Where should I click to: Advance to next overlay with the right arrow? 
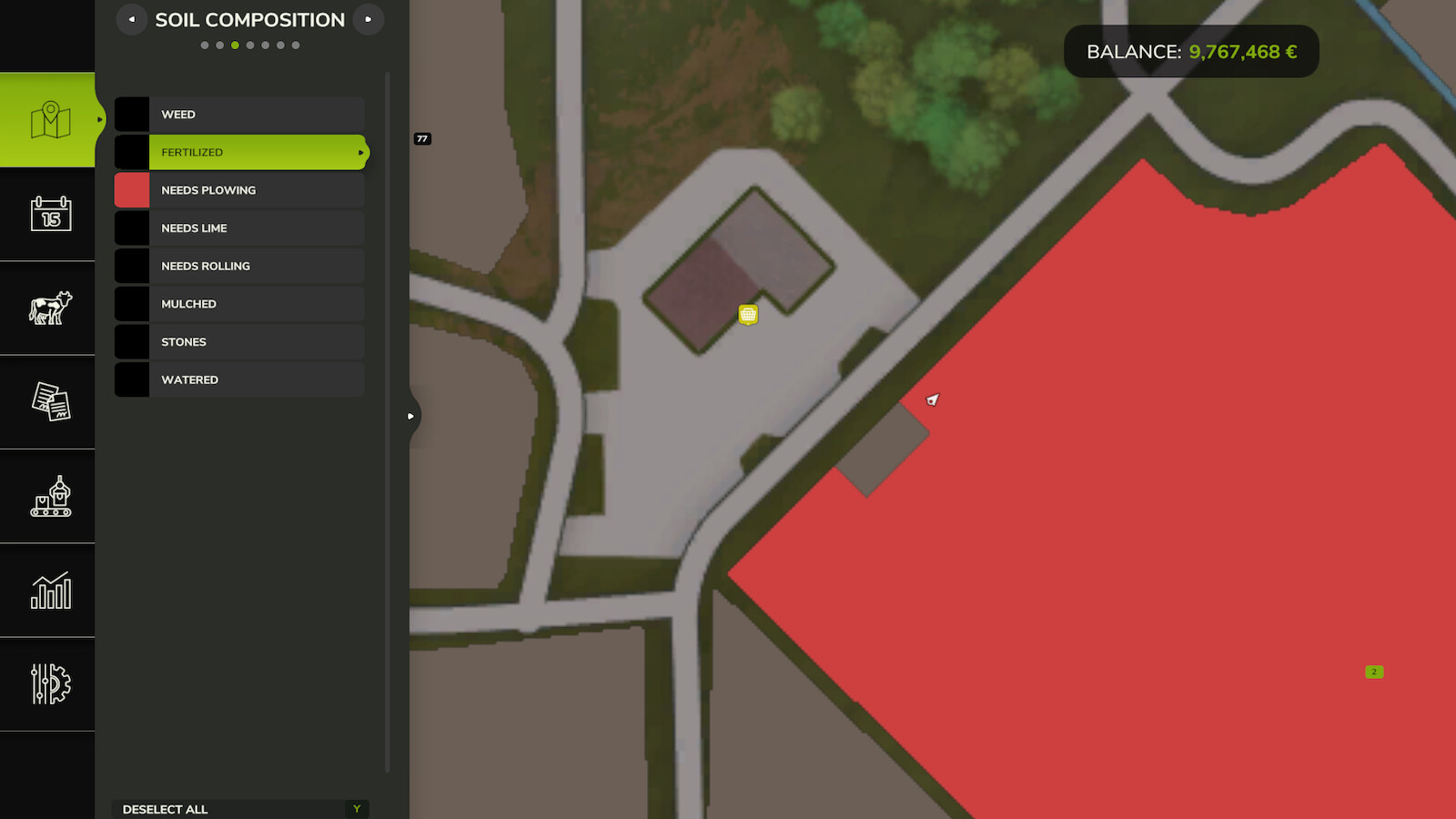[368, 18]
